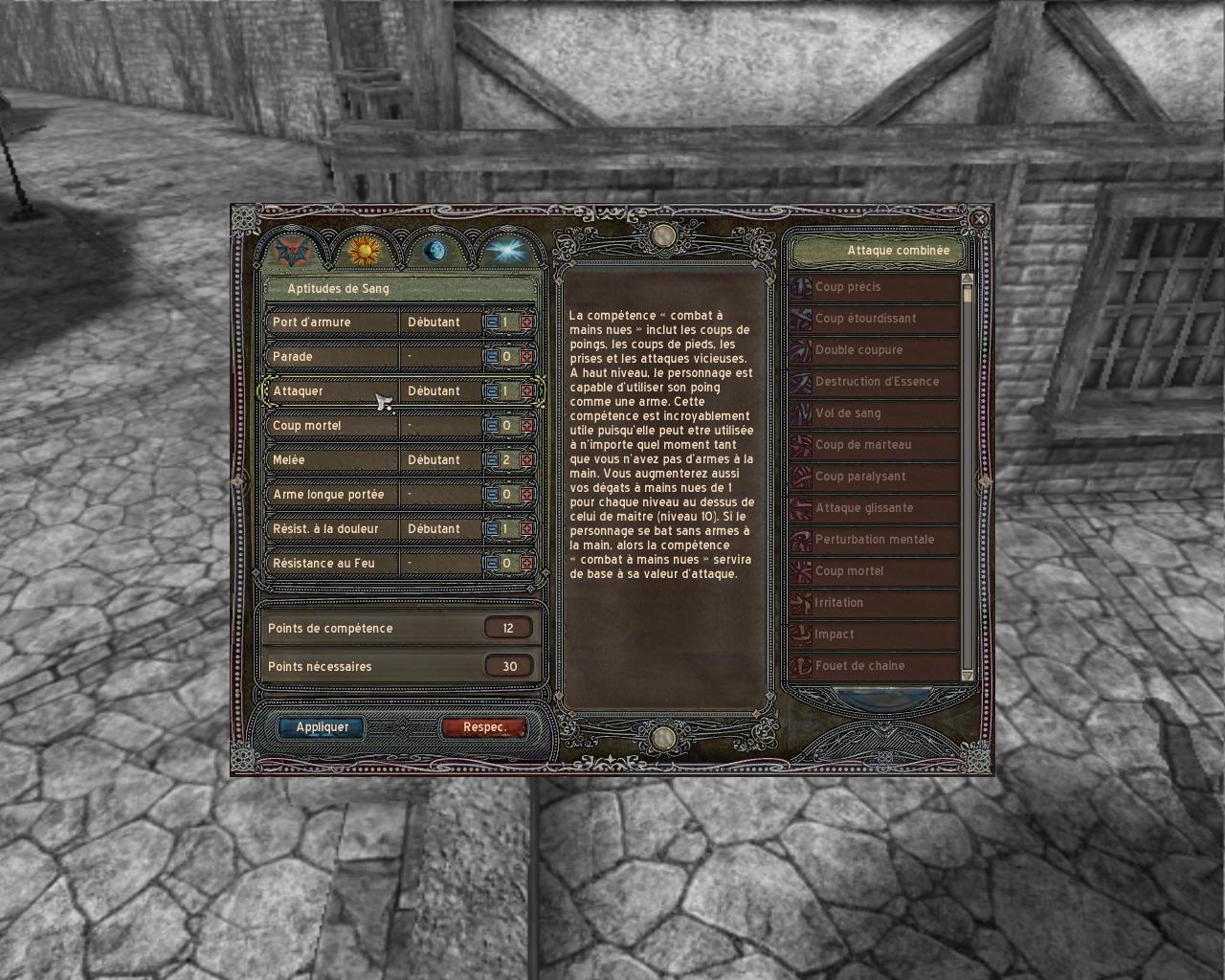Click the Appliquer button
Viewport: 1225px width, 980px height.
tap(322, 727)
